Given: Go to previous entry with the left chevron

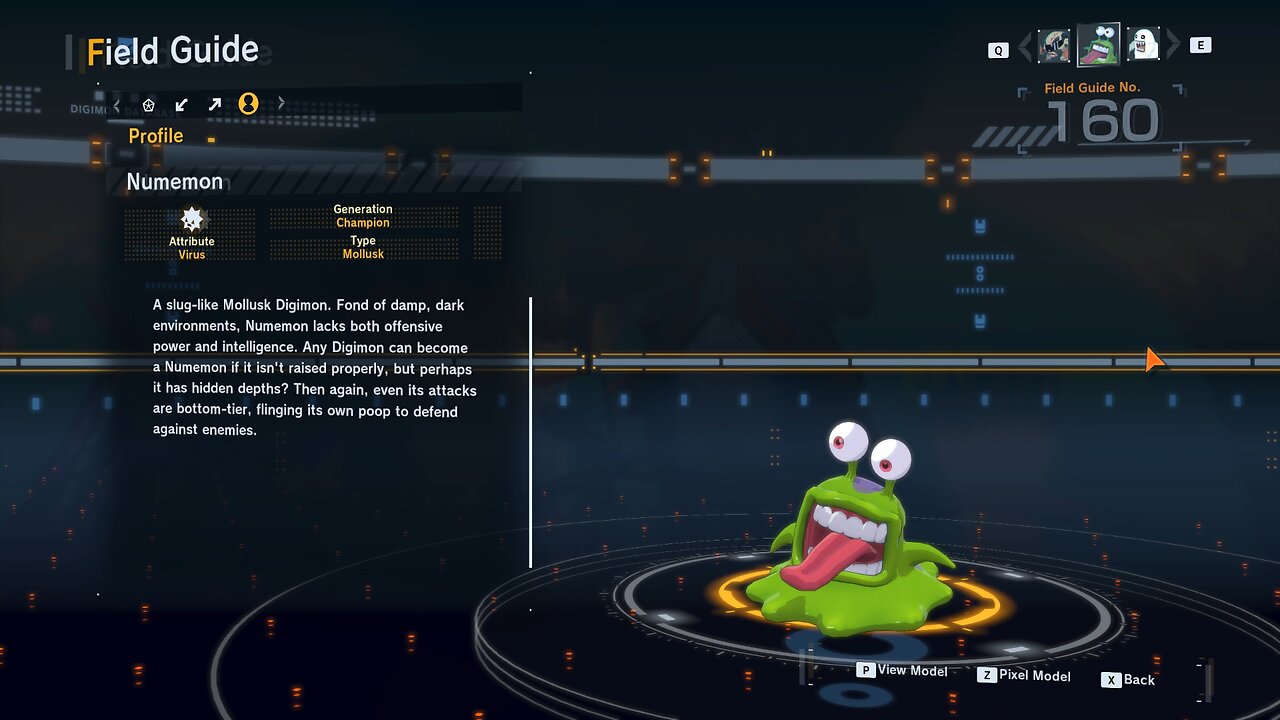Looking at the screenshot, I should (1024, 46).
